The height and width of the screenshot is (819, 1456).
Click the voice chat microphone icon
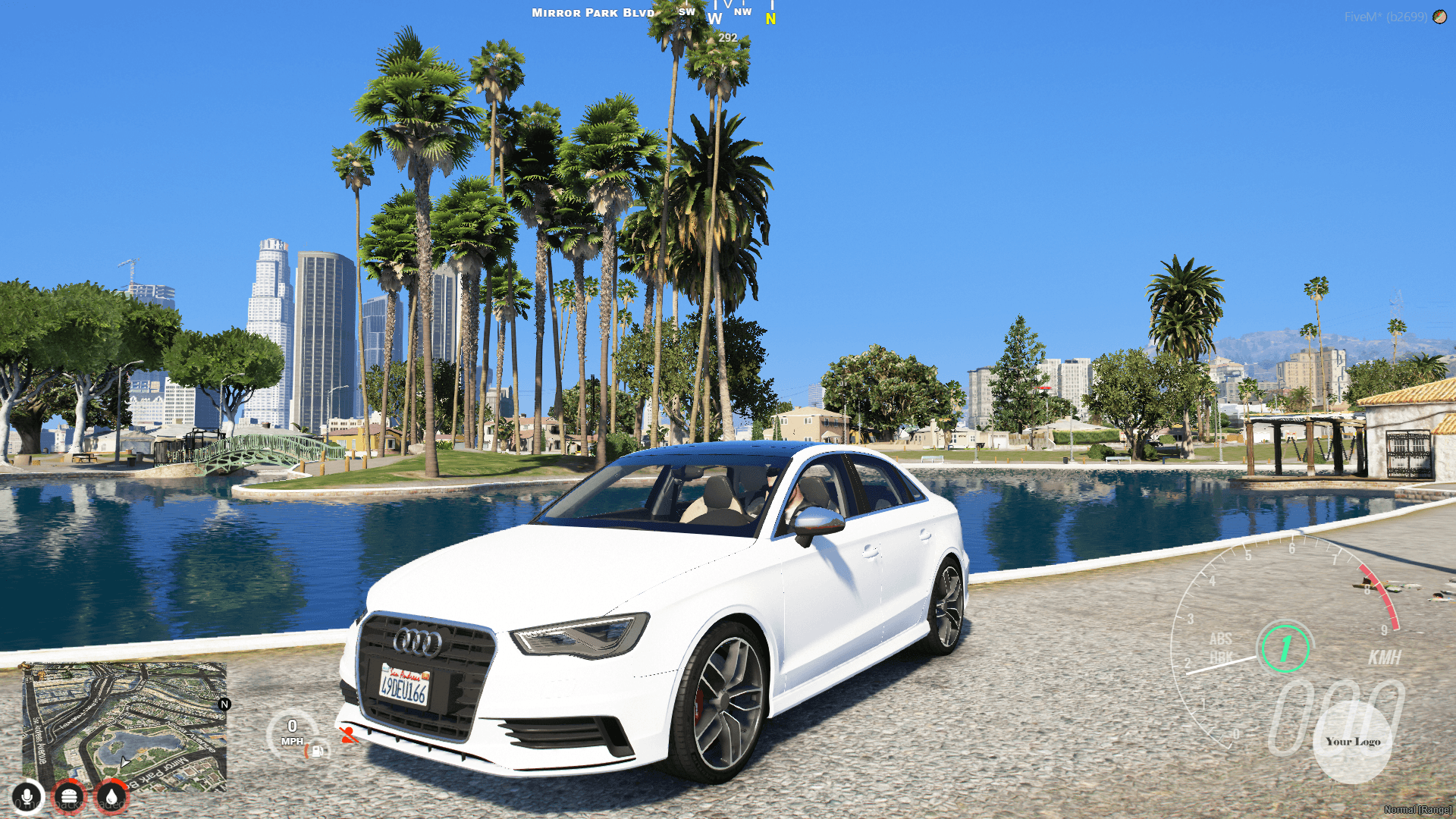pos(28,796)
